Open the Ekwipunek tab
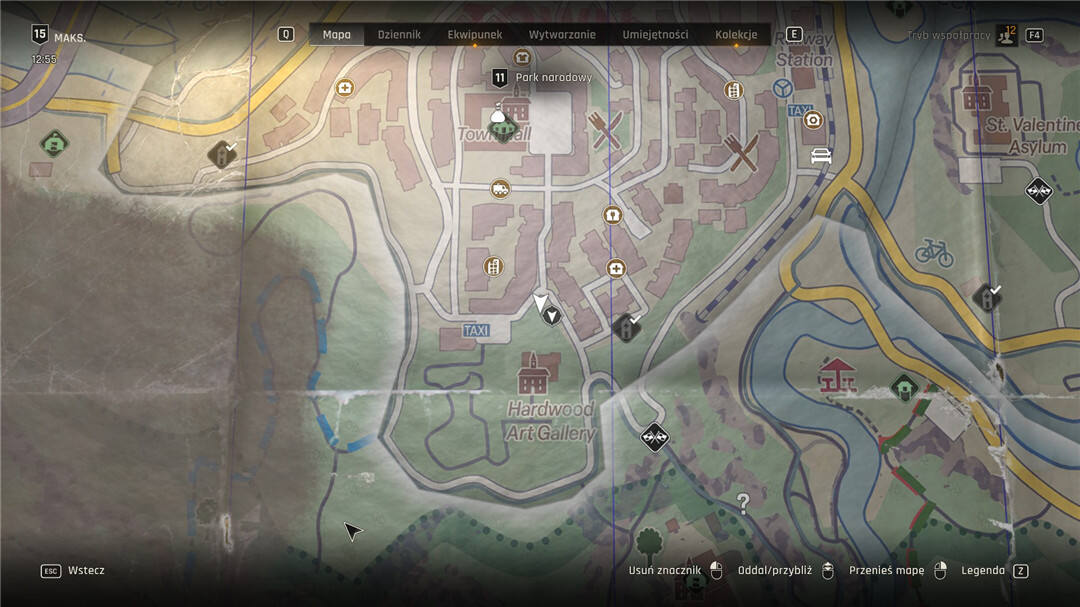Viewport: 1080px width, 607px height. pyautogui.click(x=475, y=35)
